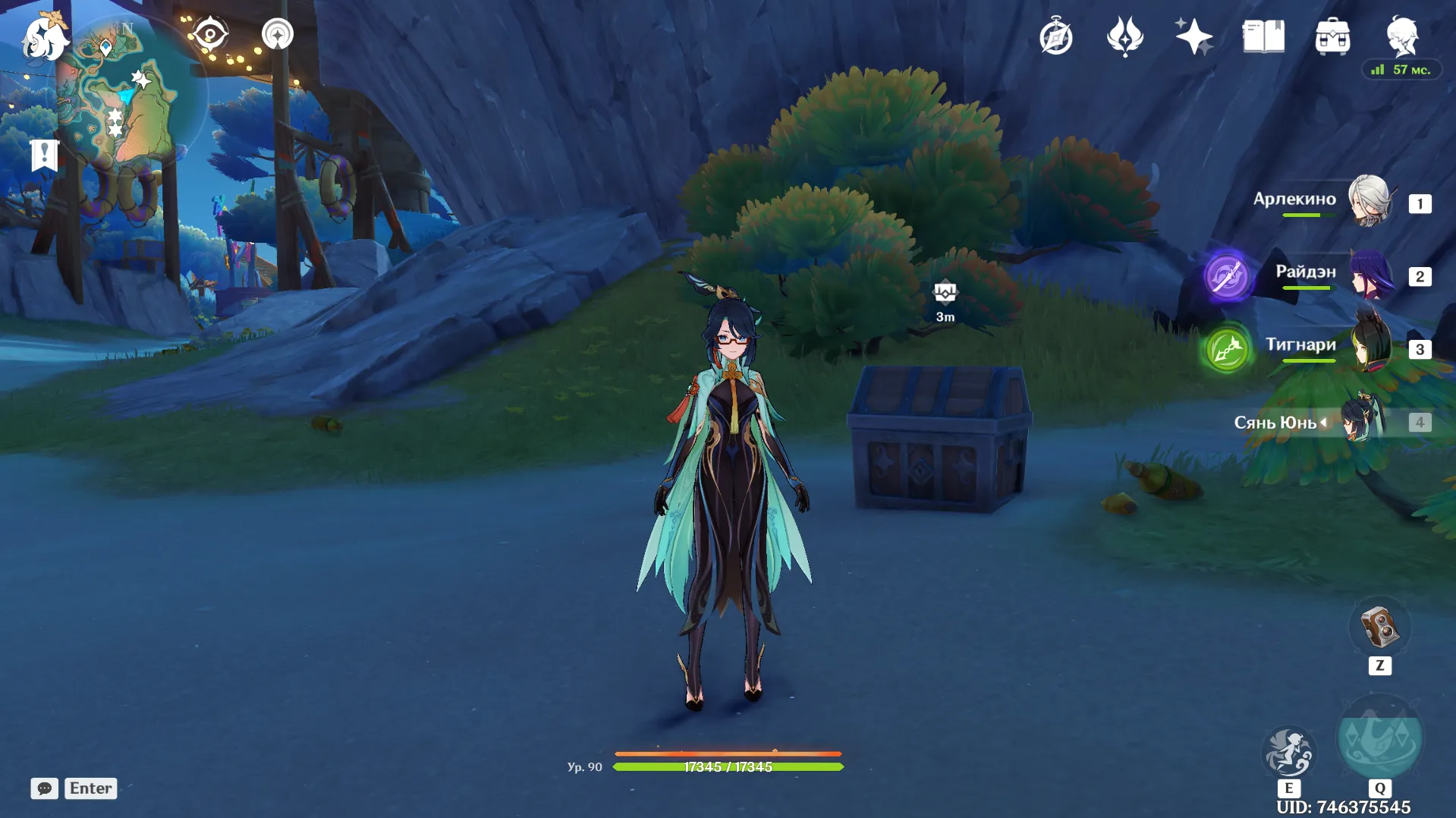Image resolution: width=1456 pixels, height=818 pixels.
Task: Open the events compass icon
Action: tap(1055, 37)
